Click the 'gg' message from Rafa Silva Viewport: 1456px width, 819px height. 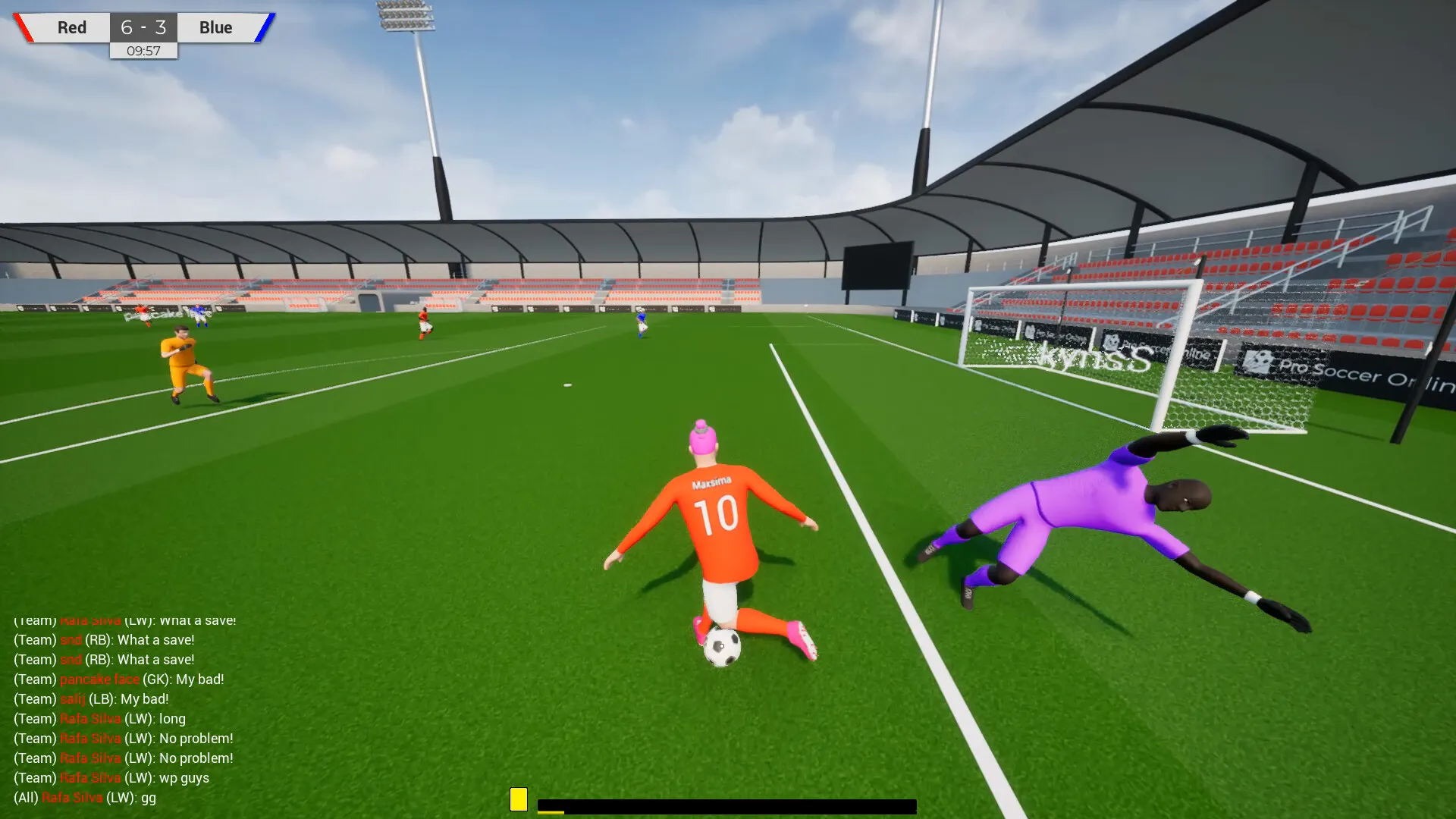(149, 797)
